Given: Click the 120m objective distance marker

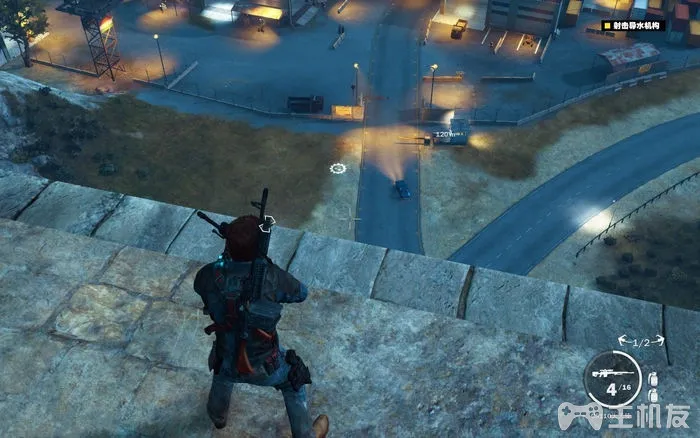Looking at the screenshot, I should [x=445, y=132].
